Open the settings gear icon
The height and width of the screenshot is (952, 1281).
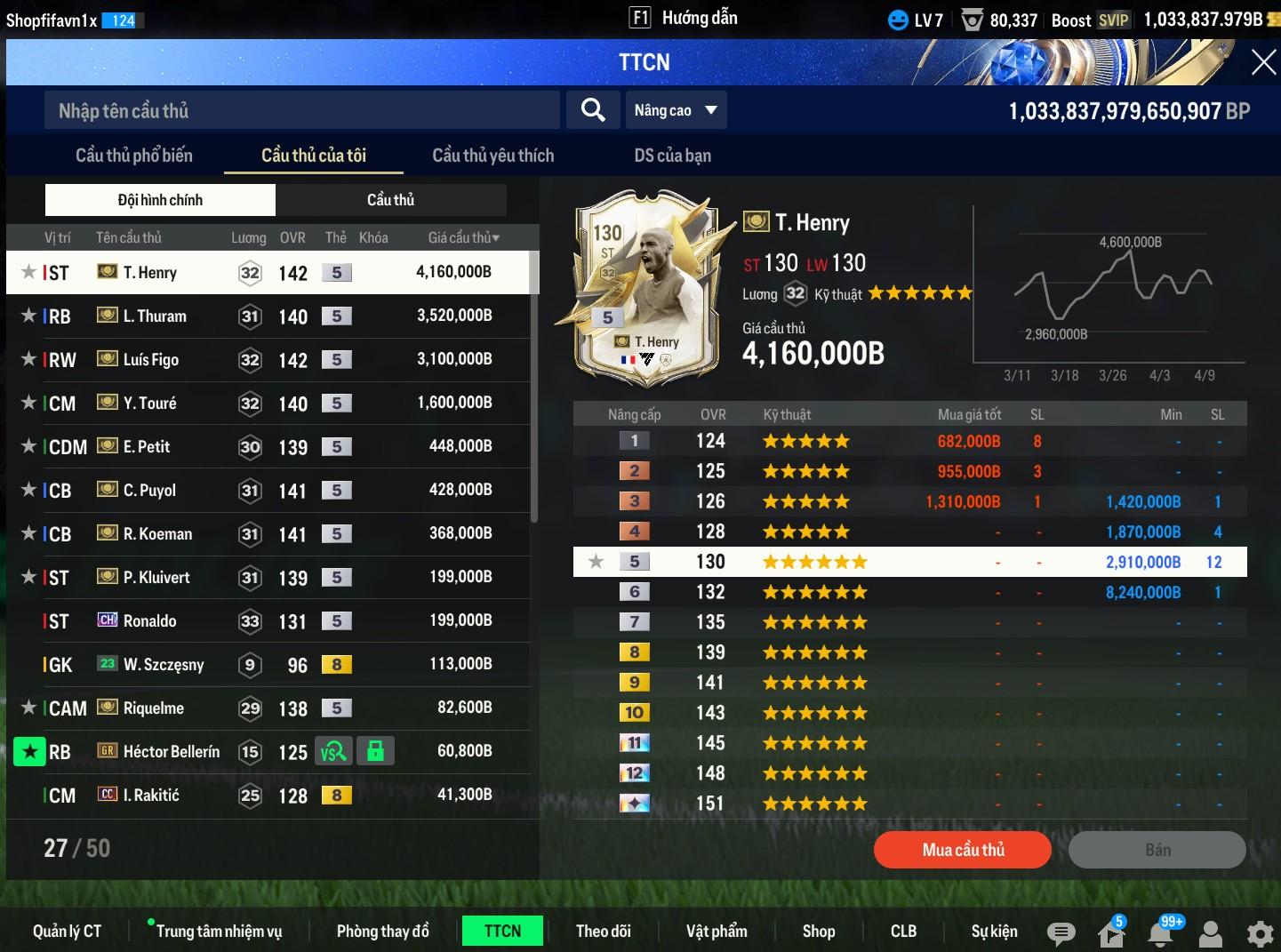click(1260, 932)
